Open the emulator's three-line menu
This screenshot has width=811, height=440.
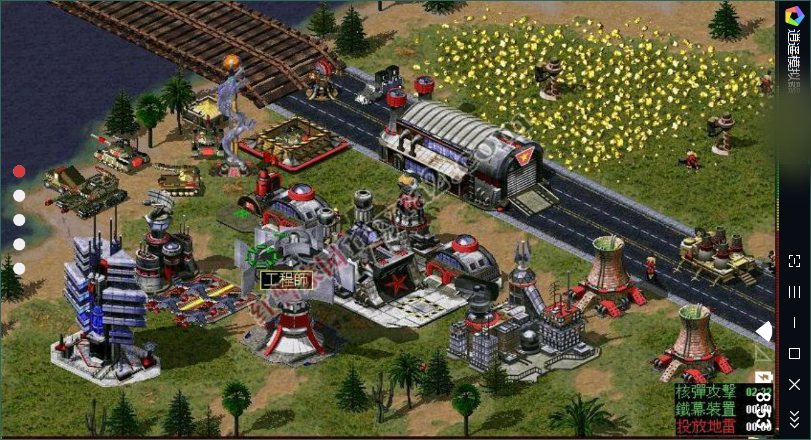[794, 292]
